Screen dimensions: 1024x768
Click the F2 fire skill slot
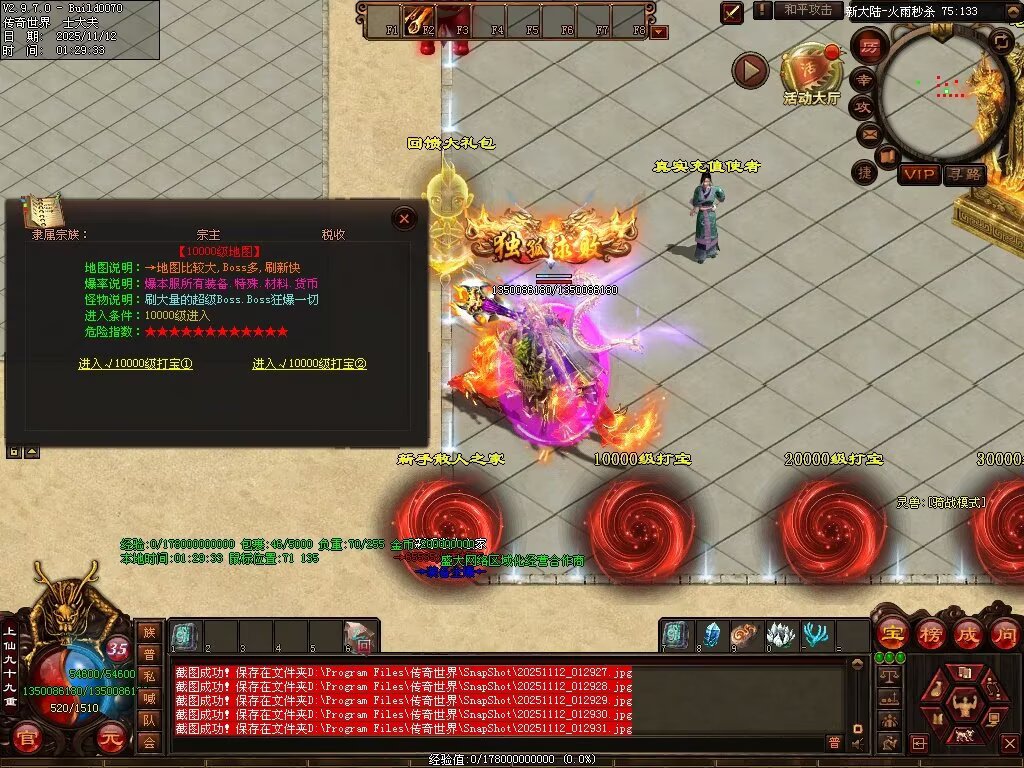click(418, 18)
